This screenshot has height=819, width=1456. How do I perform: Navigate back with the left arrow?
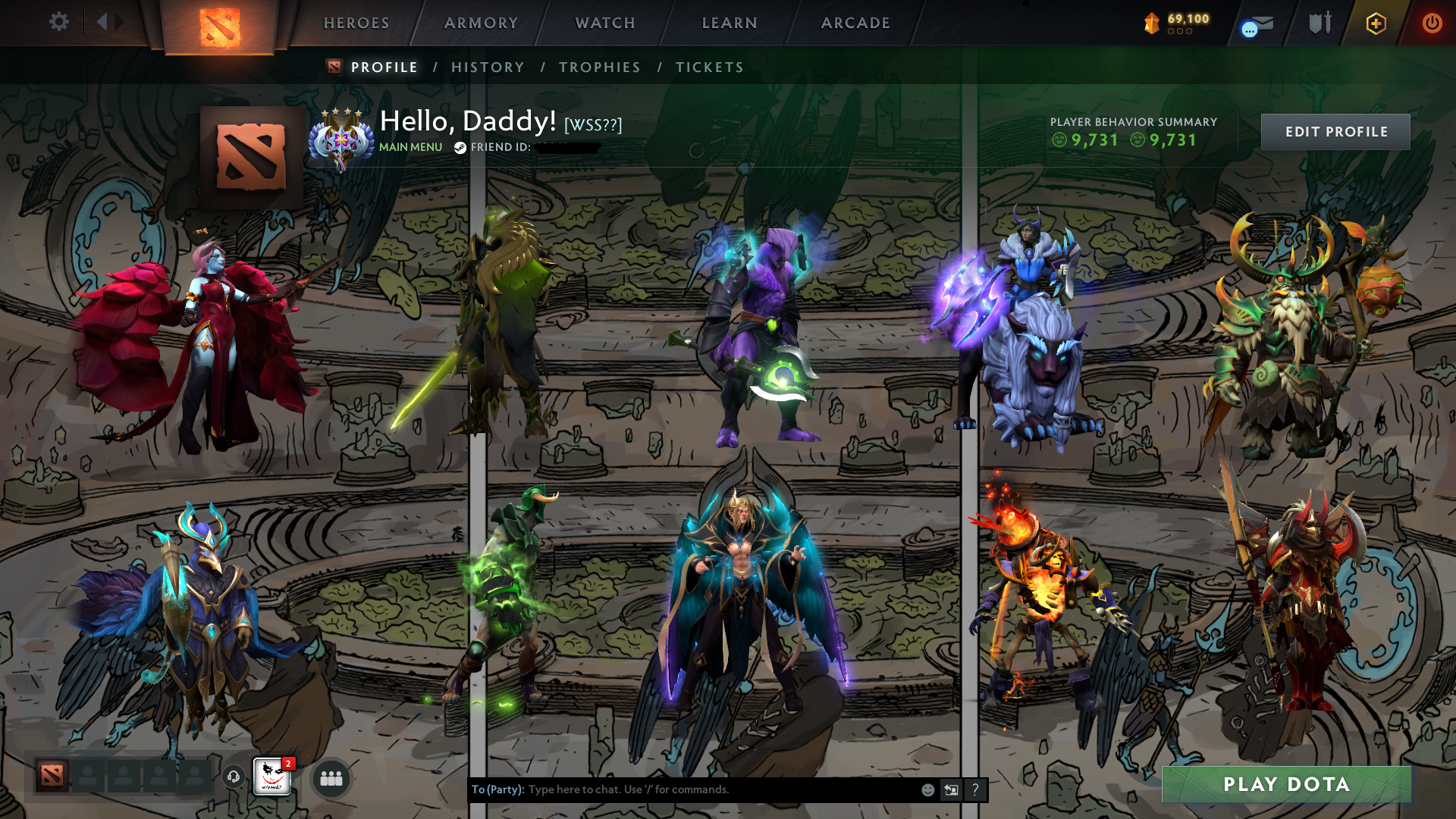(x=104, y=21)
